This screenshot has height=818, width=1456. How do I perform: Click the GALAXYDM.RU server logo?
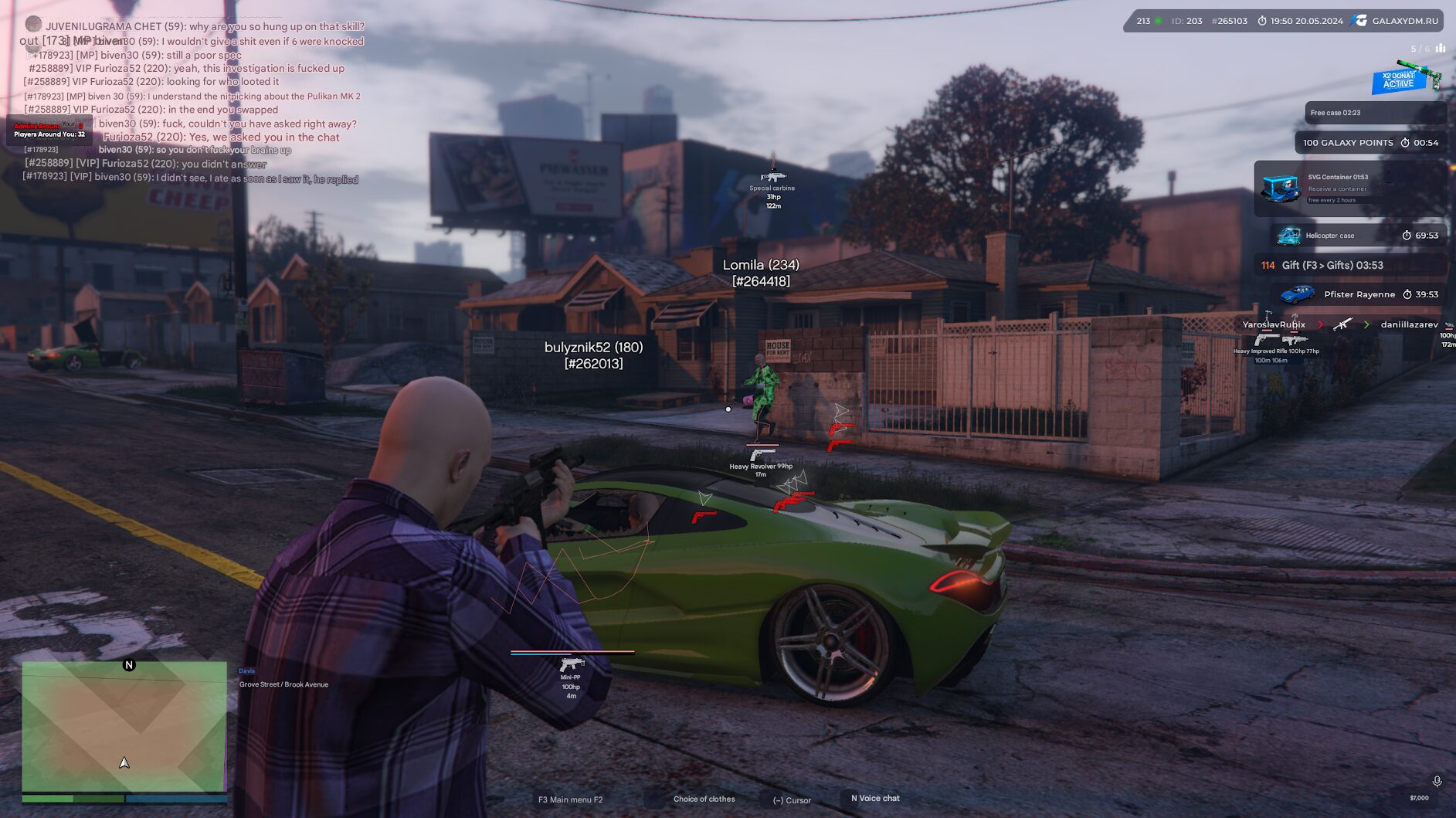coord(1397,21)
